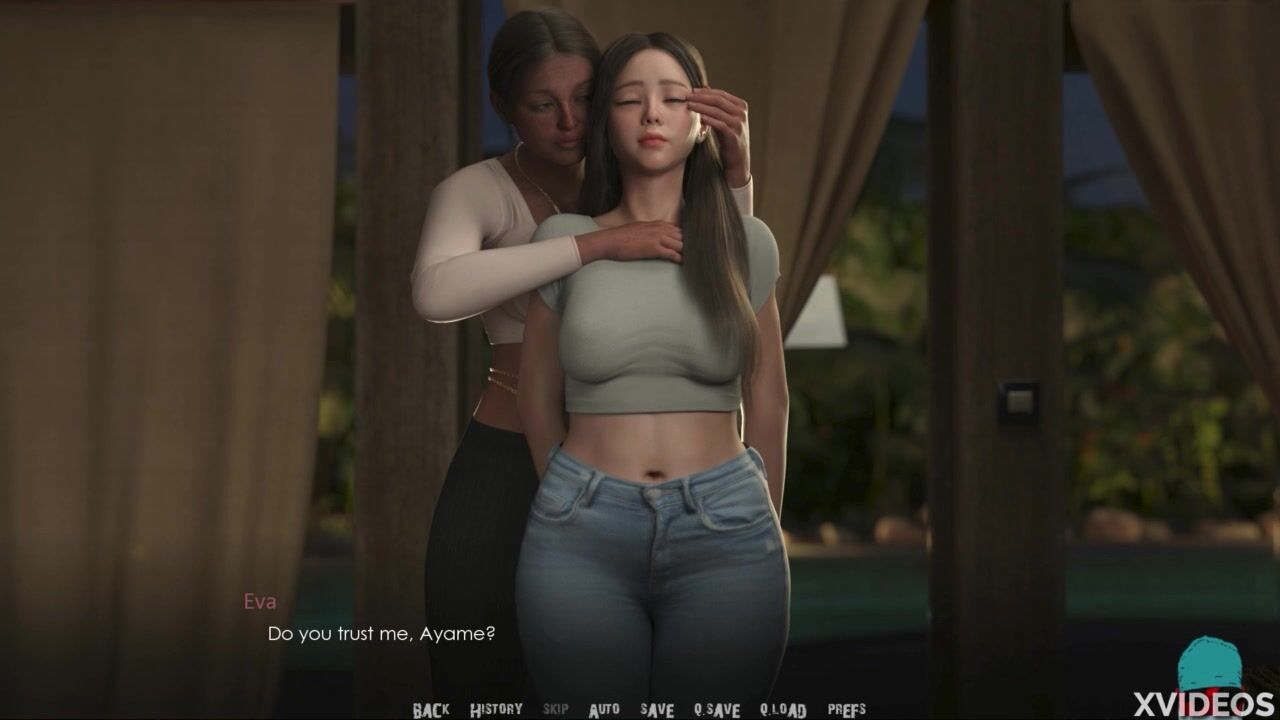Activate the Skip button
Screen dimensions: 1280x720
pyautogui.click(x=555, y=710)
